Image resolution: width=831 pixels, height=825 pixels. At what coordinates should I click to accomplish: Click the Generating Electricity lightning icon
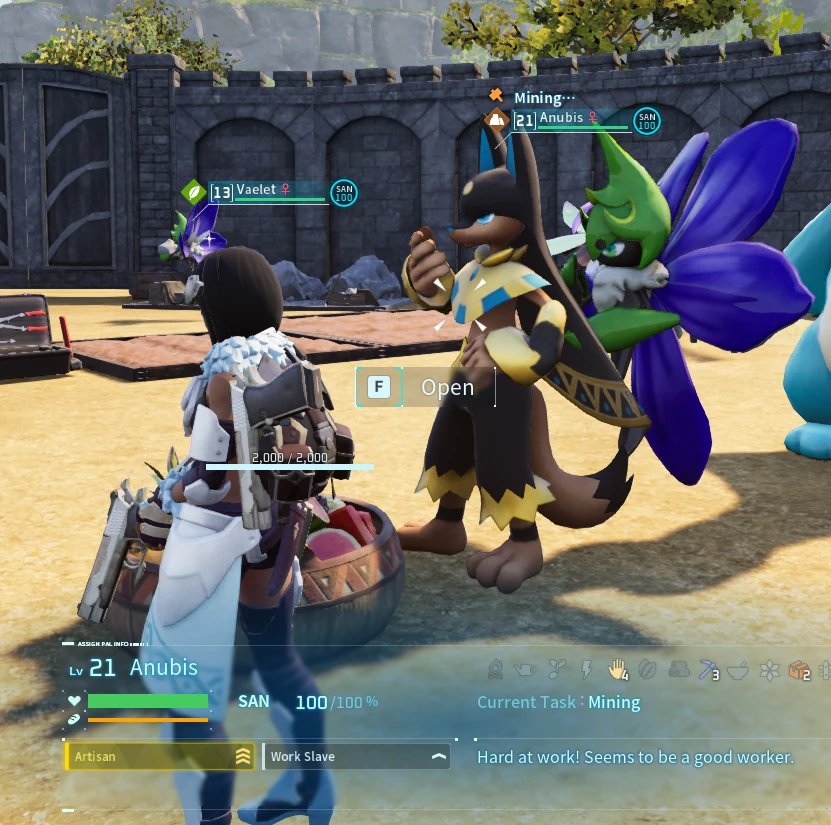pyautogui.click(x=587, y=669)
